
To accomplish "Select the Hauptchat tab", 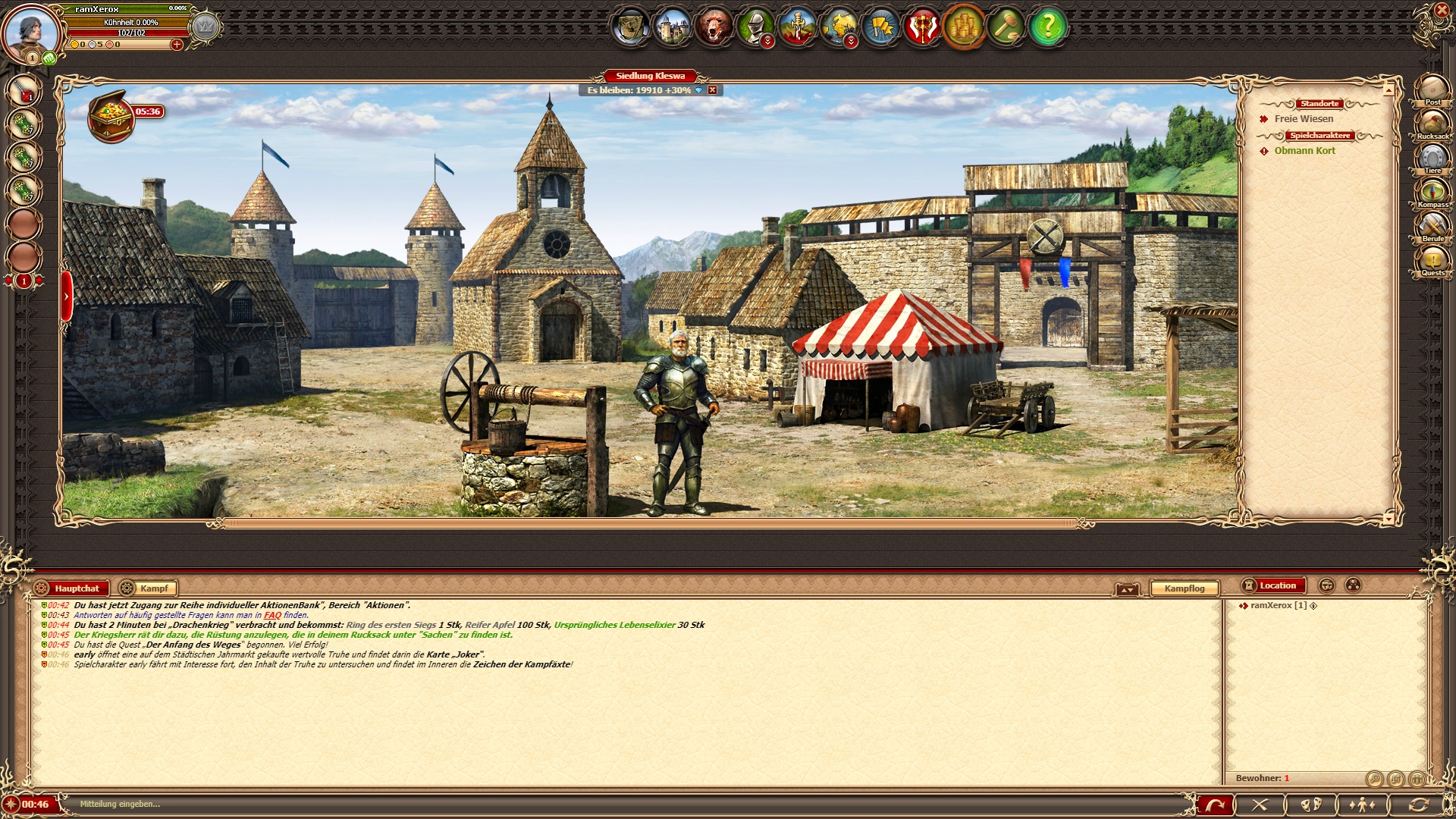I will 76,588.
